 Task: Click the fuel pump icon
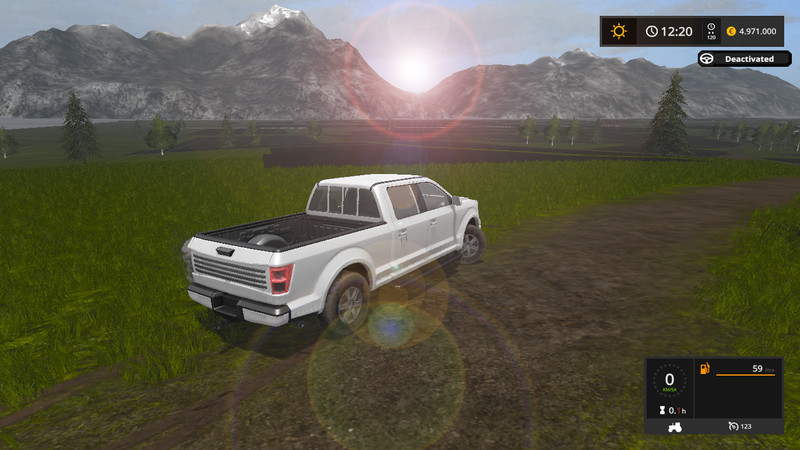(x=706, y=370)
